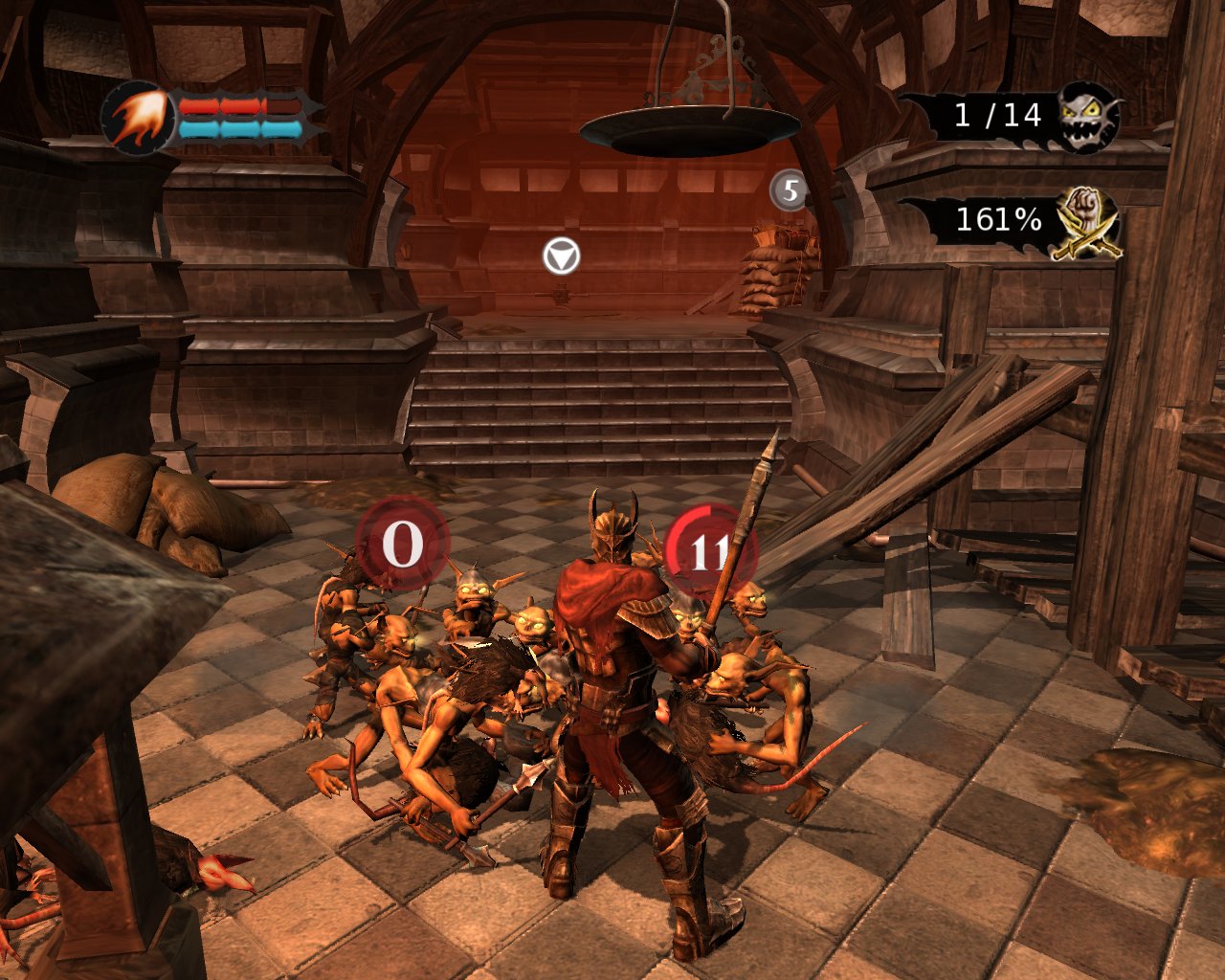This screenshot has height=980, width=1225.
Task: Select the downward arrow waypoint marker
Action: (x=561, y=256)
